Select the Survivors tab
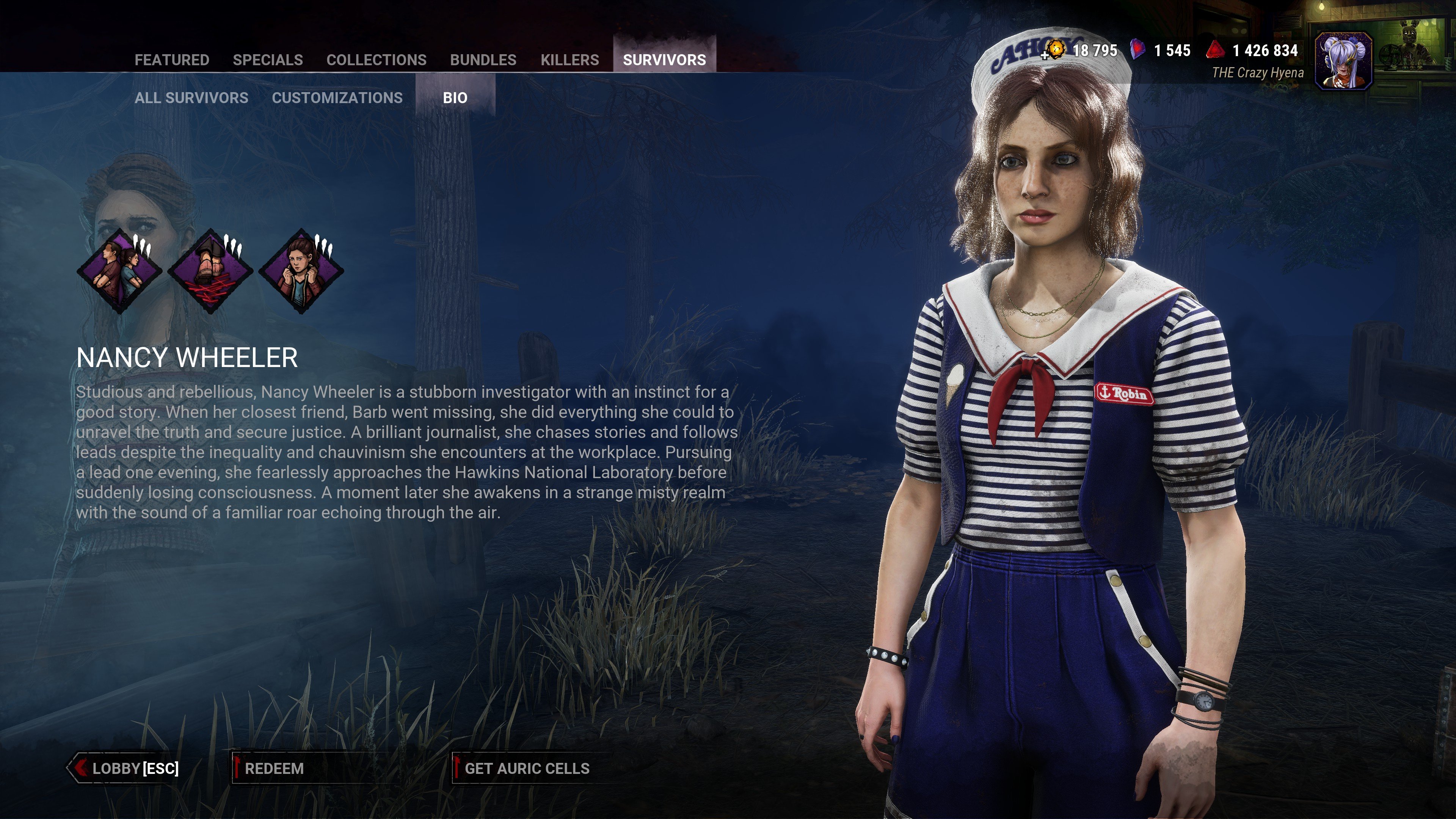Screen dimensions: 1456x819 [x=664, y=60]
